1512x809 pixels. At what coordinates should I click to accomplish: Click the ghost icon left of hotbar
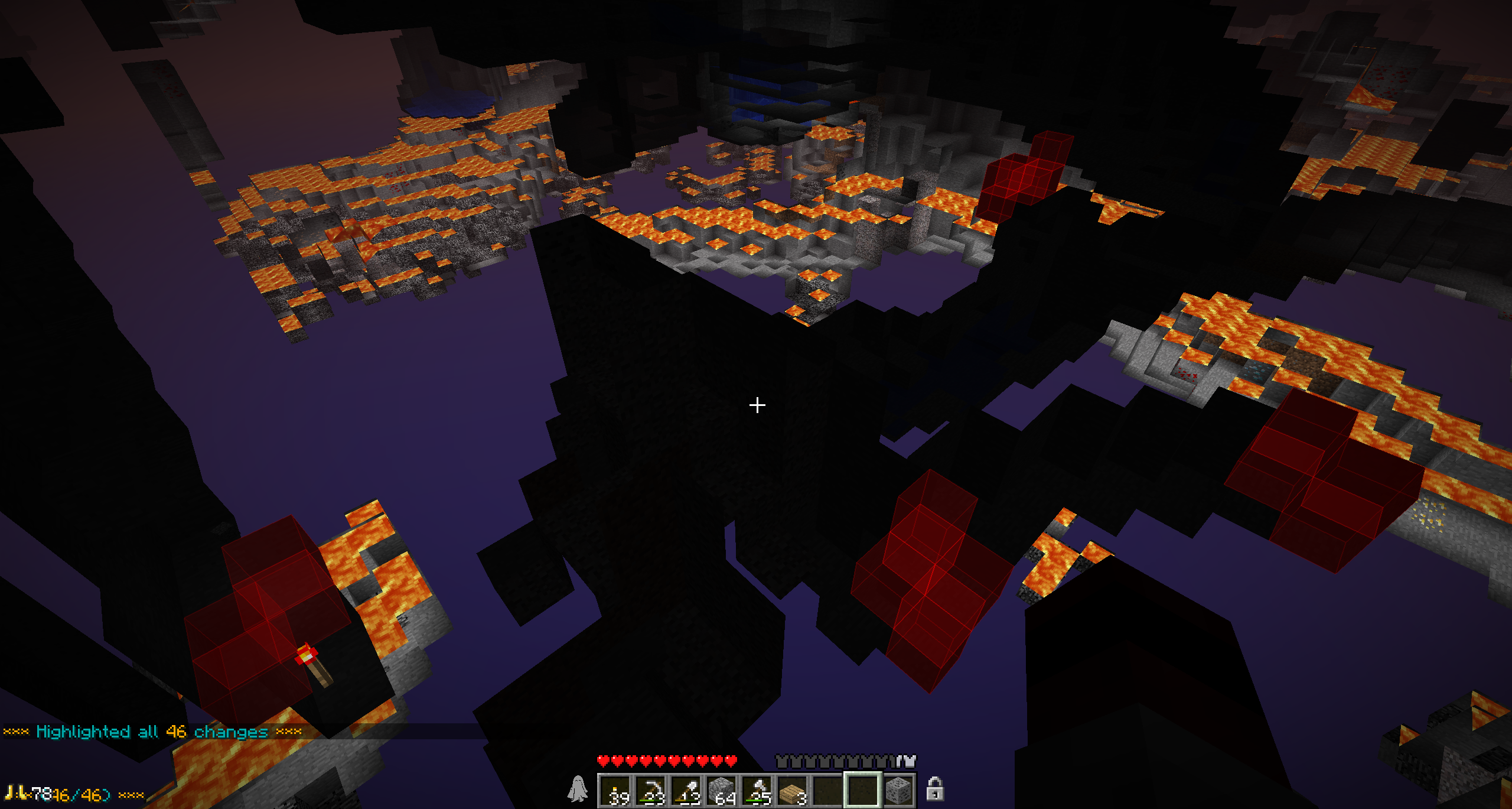point(578,789)
